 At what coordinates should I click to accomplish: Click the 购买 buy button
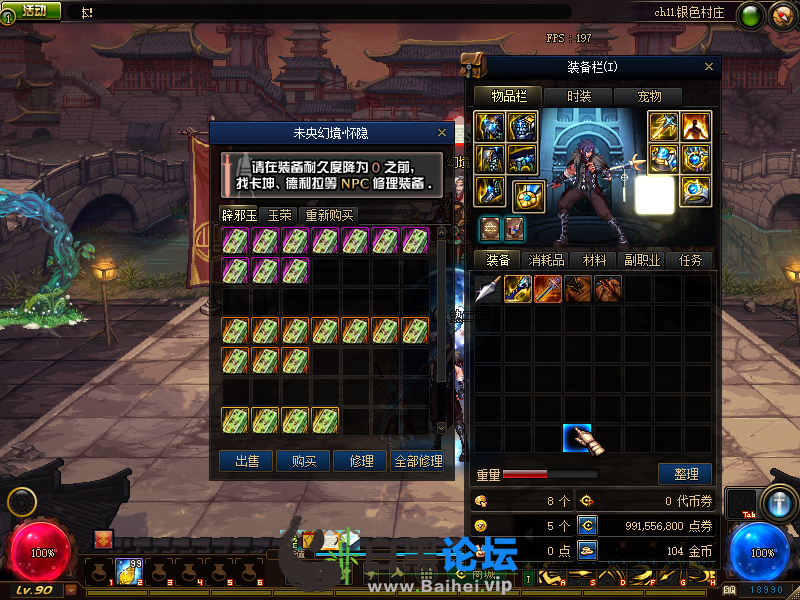click(x=304, y=461)
